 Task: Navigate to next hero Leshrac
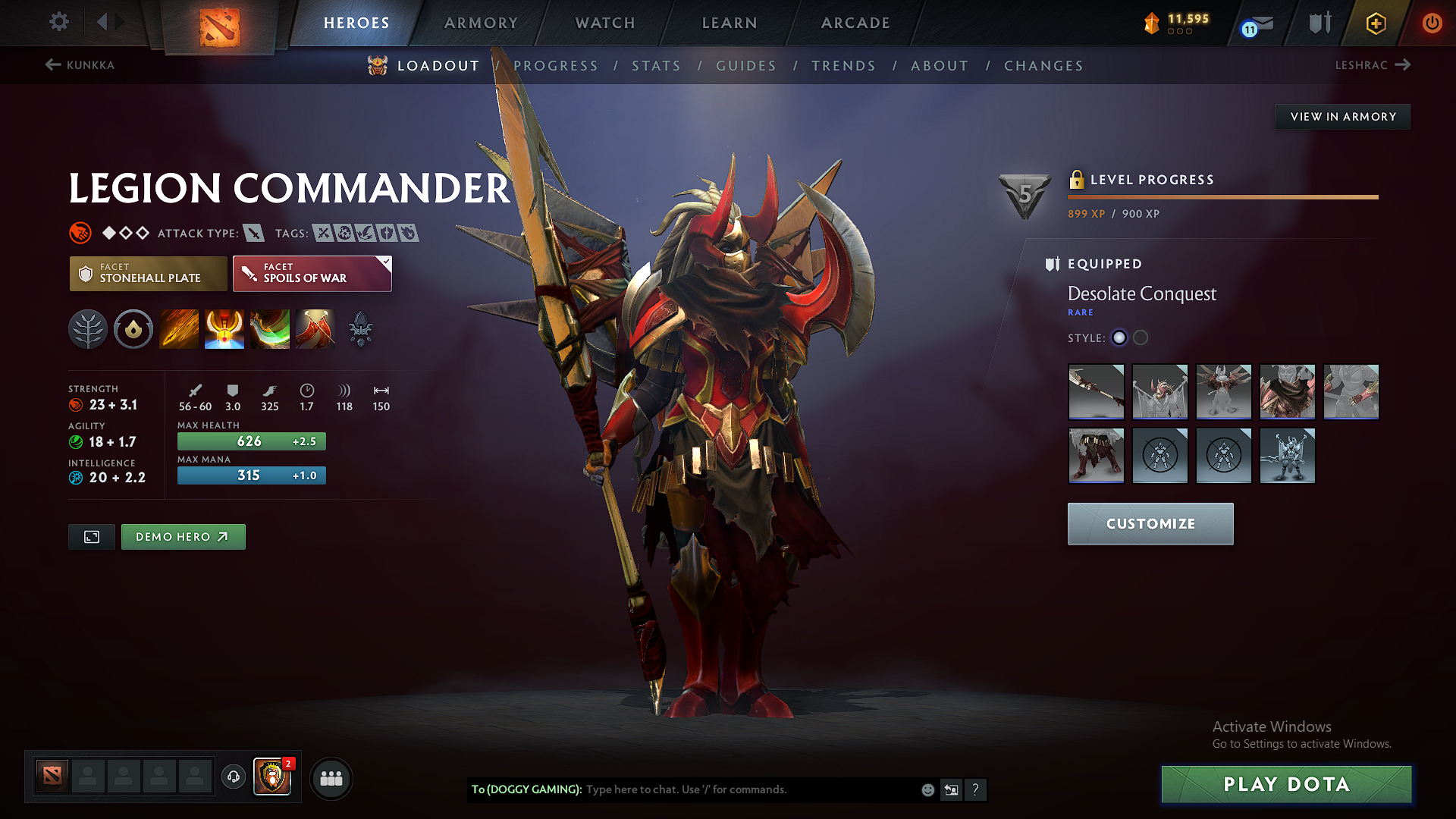(1373, 65)
